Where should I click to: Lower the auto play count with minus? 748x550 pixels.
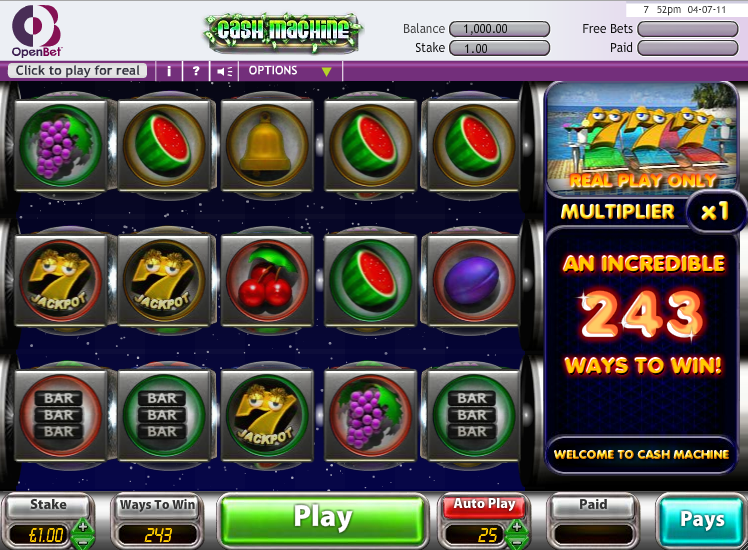tap(517, 541)
